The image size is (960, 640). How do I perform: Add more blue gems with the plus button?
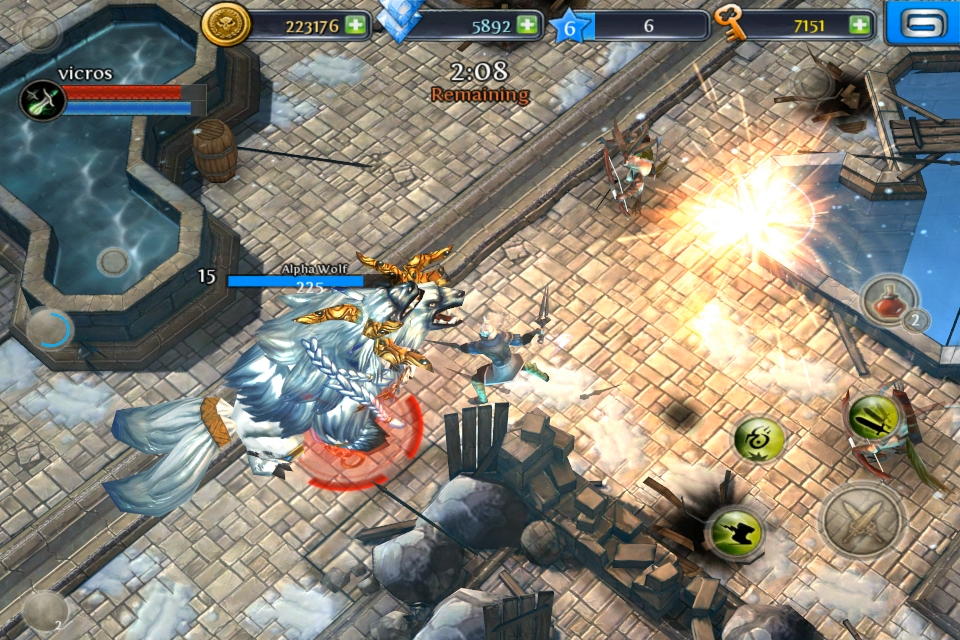pyautogui.click(x=530, y=25)
